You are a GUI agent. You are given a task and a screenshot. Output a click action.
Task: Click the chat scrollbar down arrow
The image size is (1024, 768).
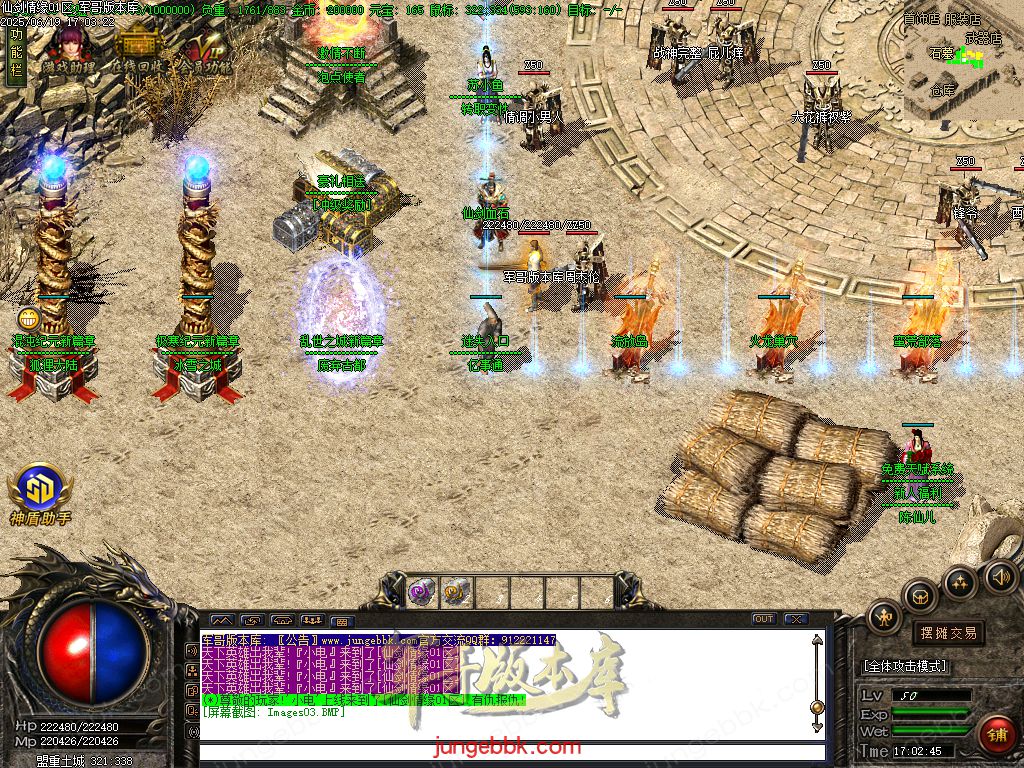coord(817,709)
